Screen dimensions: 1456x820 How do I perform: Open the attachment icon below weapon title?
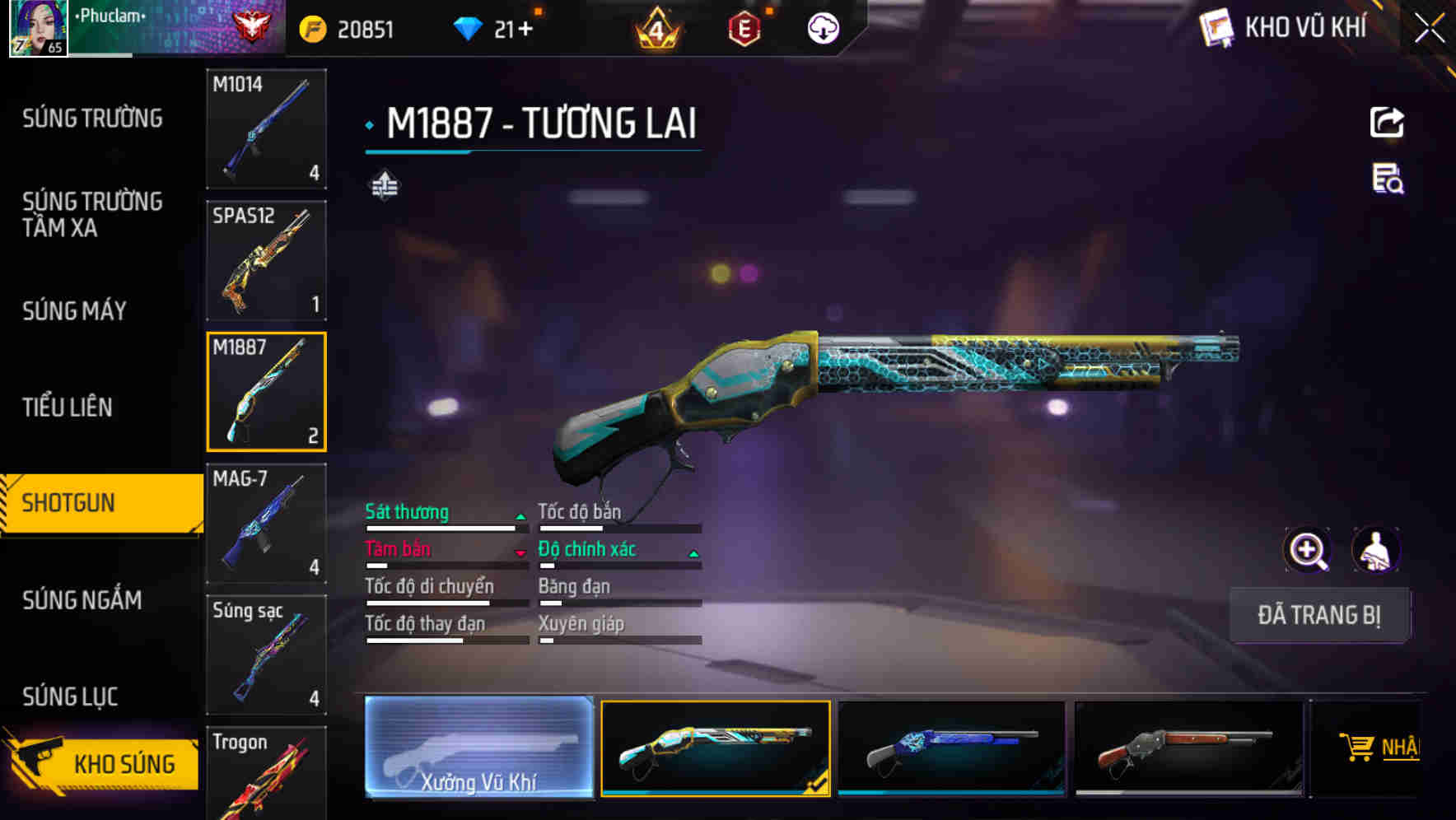tap(384, 186)
